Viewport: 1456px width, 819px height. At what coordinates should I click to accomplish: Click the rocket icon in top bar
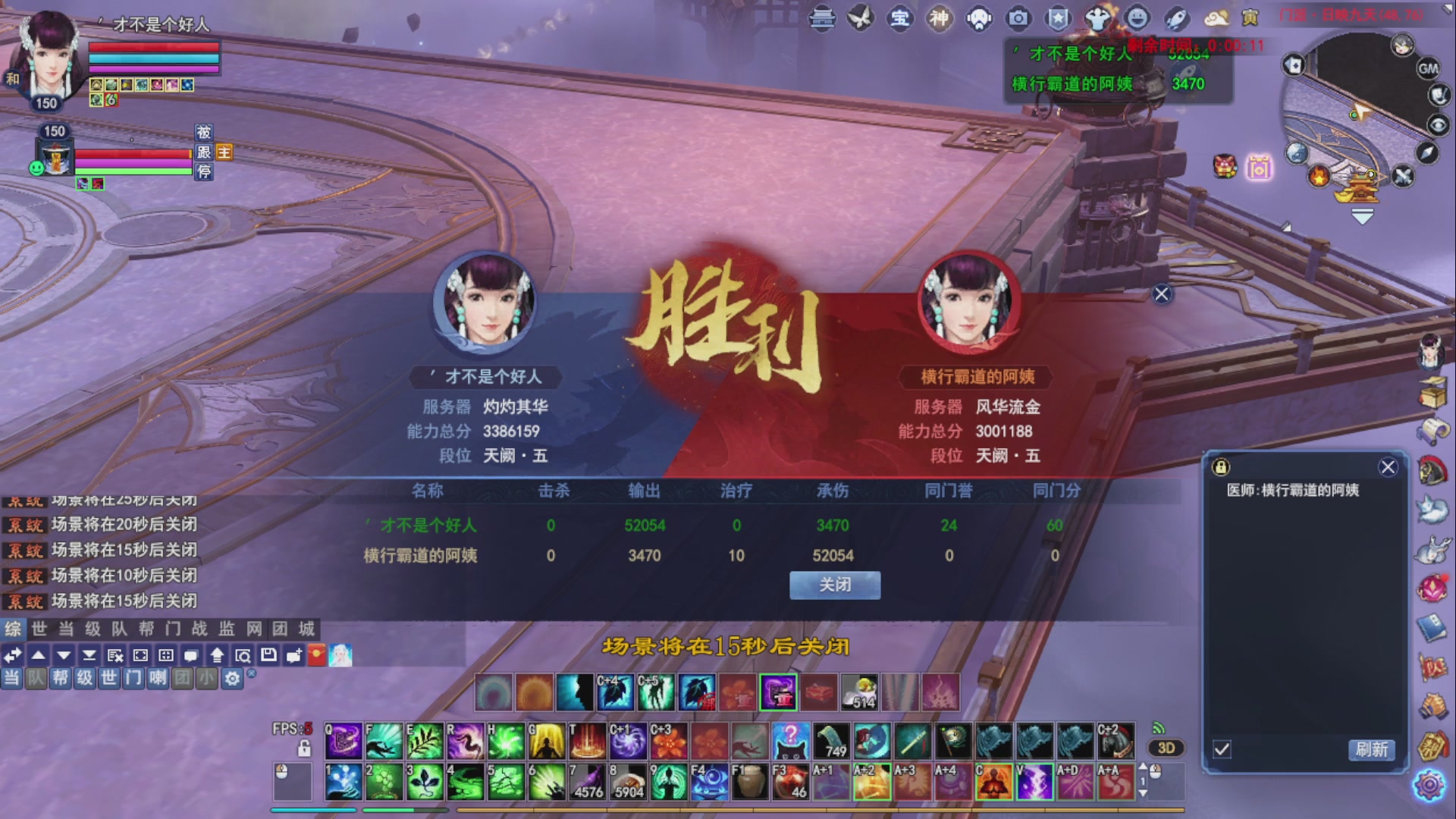tap(1176, 19)
